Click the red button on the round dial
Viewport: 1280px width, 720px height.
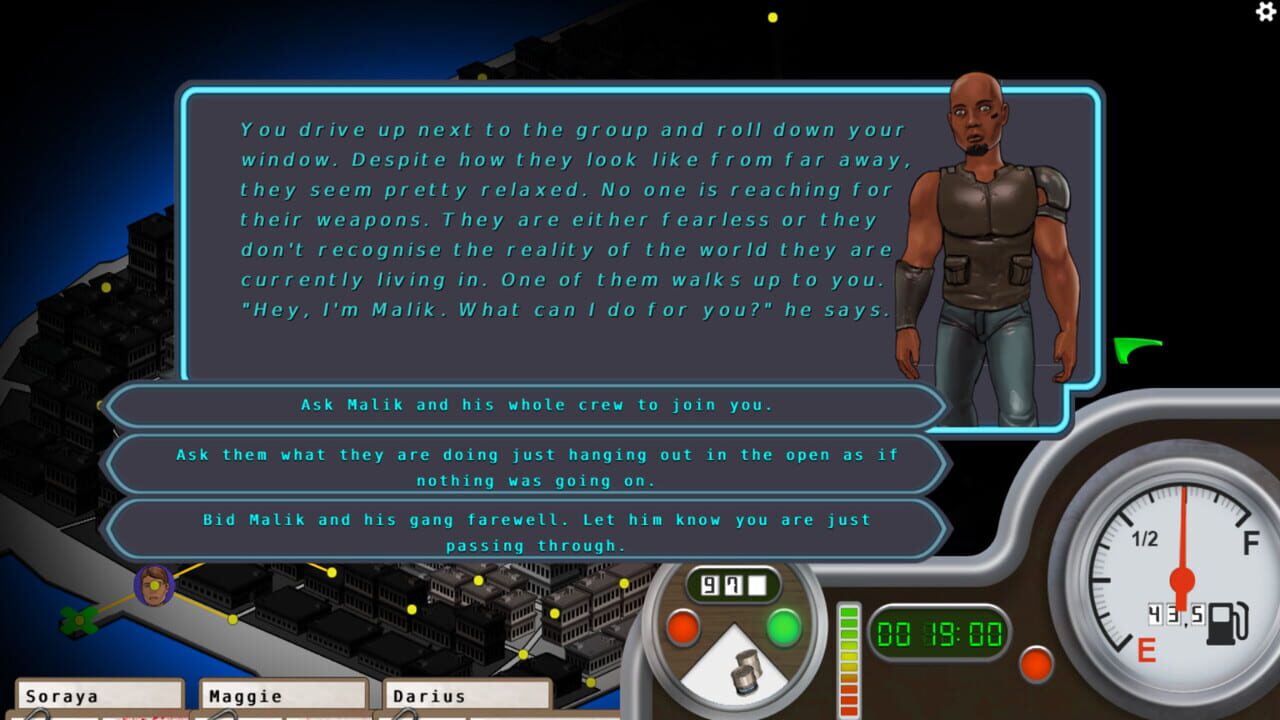(x=683, y=628)
